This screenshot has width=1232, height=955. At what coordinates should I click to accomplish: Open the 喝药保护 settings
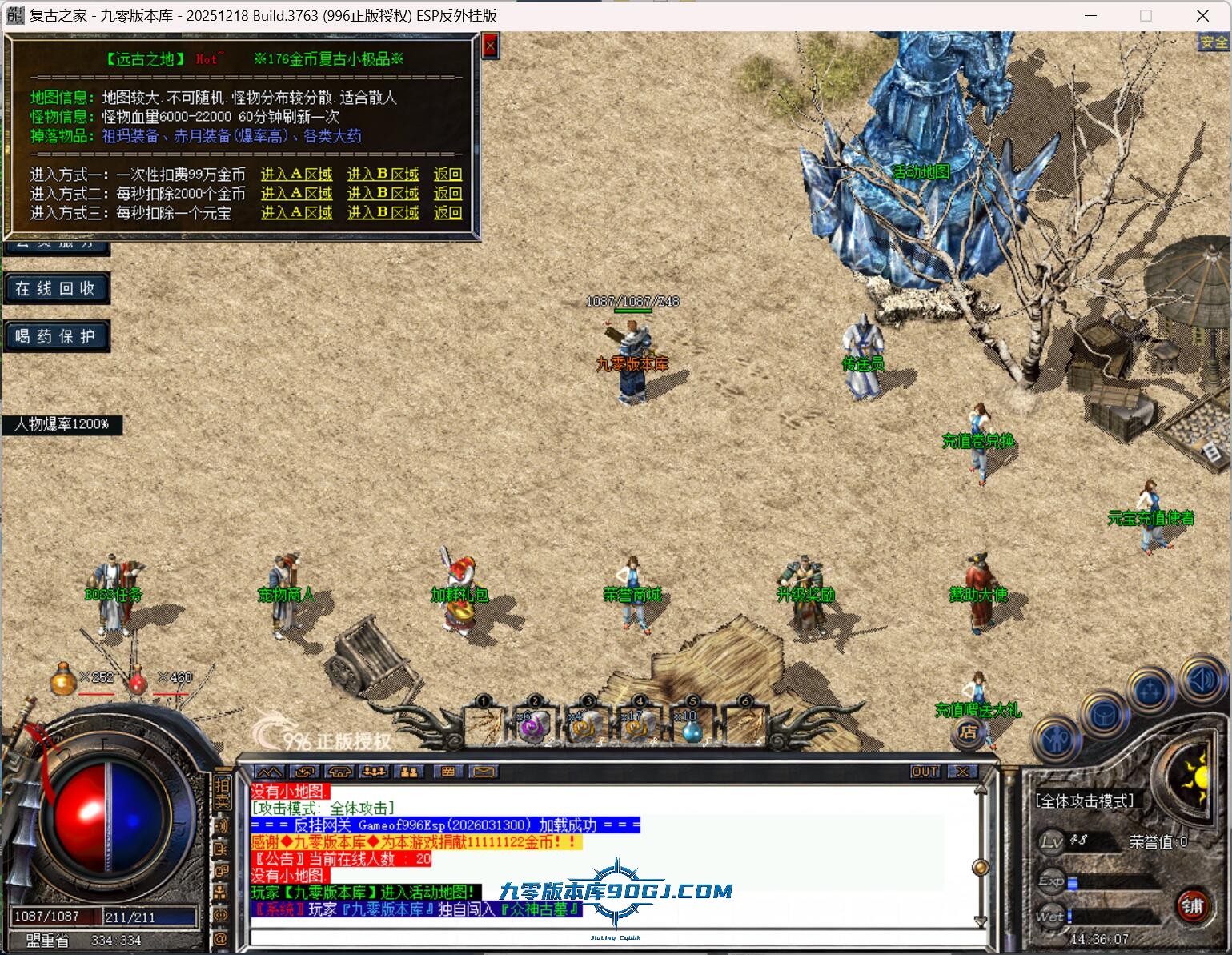(55, 337)
